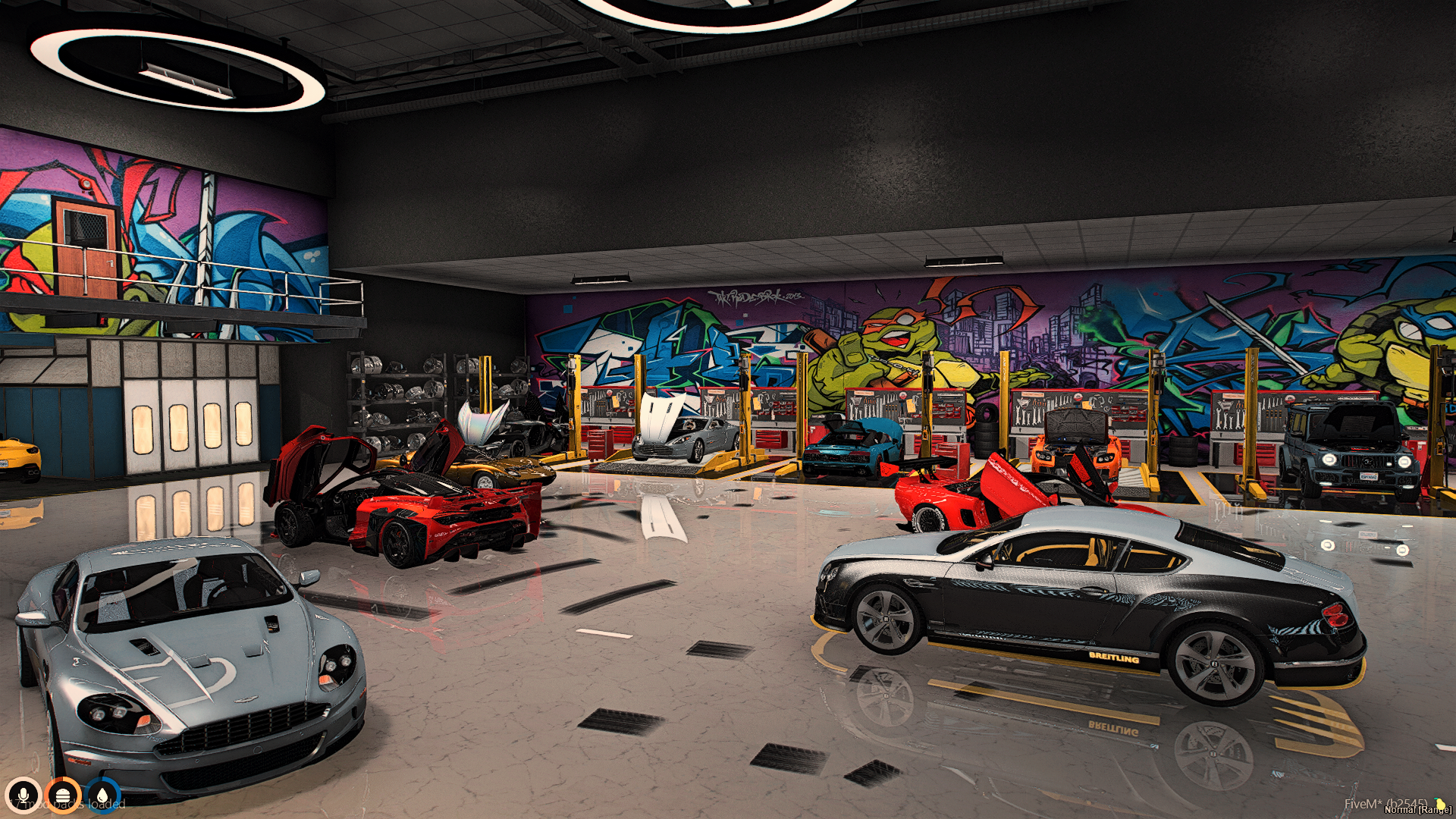Click the Normal [Range] voice label
Viewport: 1456px width, 819px height.
point(1417,810)
